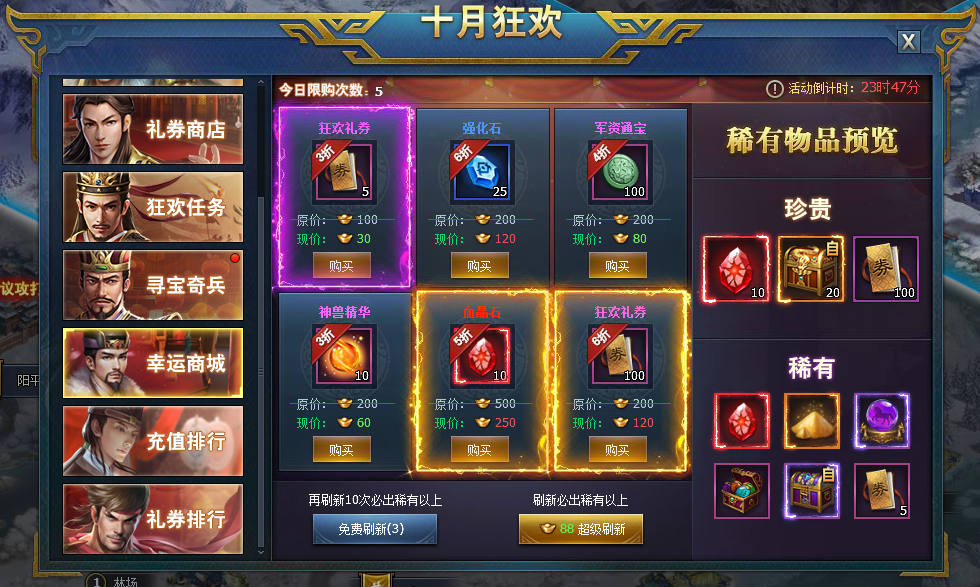Use the 免费刷新 free refresh button

(375, 529)
